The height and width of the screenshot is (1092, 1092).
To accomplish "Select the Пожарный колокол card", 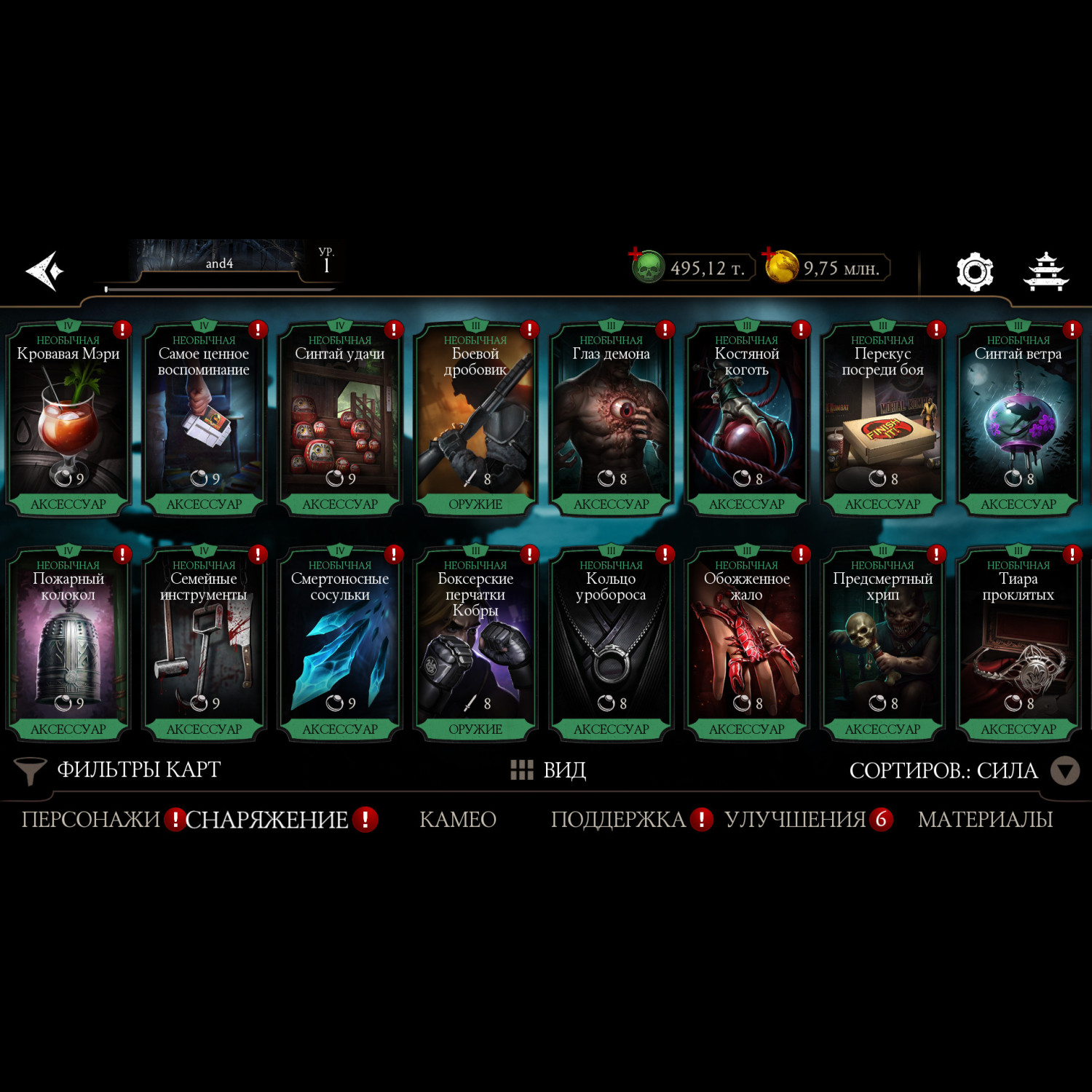I will tap(68, 644).
